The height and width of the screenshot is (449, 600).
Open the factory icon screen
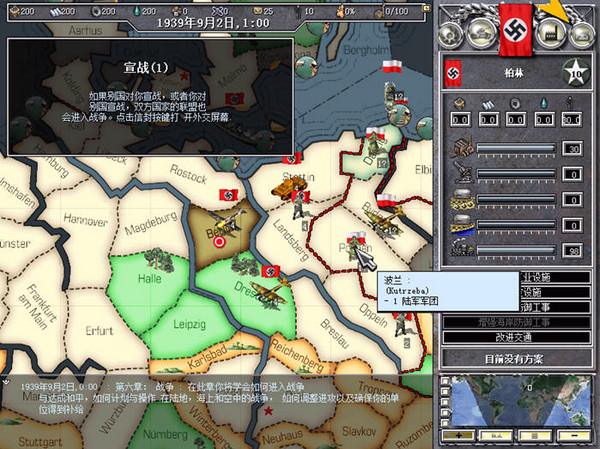pyautogui.click(x=546, y=33)
